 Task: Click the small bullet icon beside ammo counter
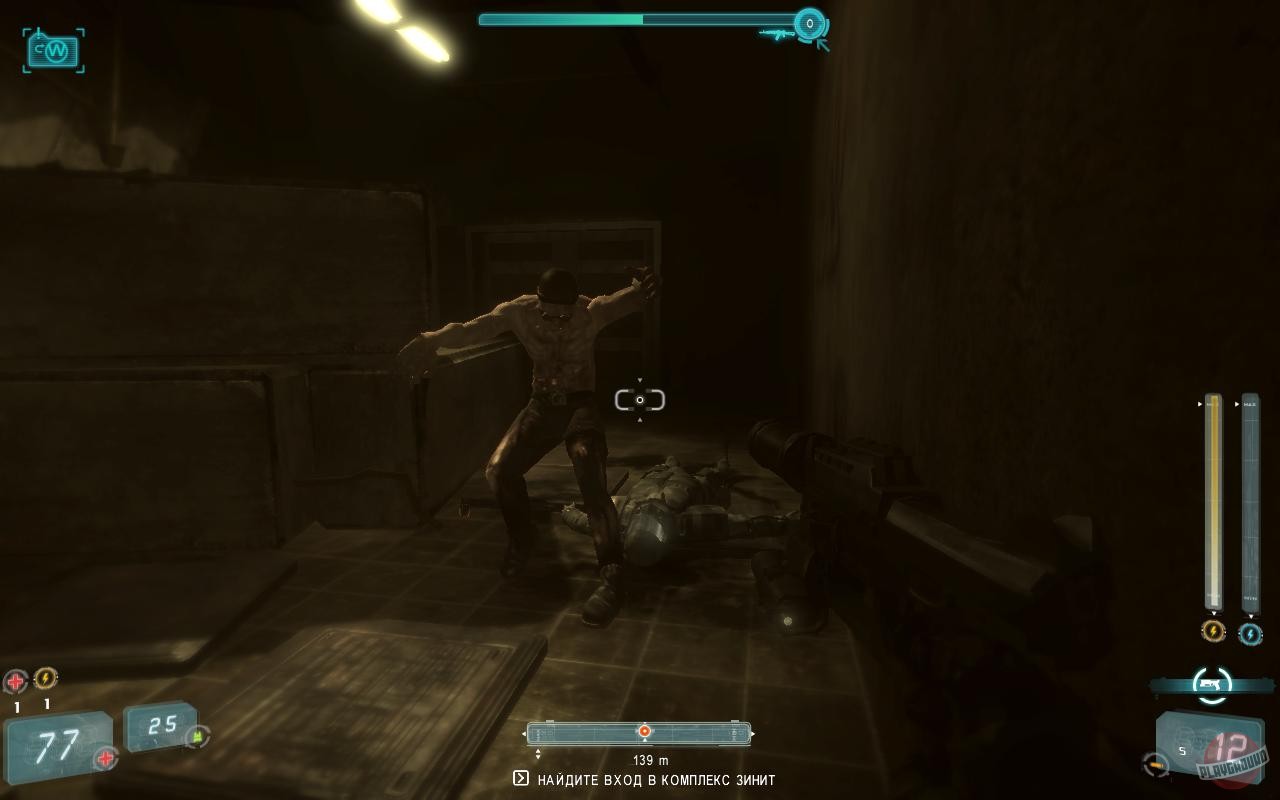tap(1154, 763)
